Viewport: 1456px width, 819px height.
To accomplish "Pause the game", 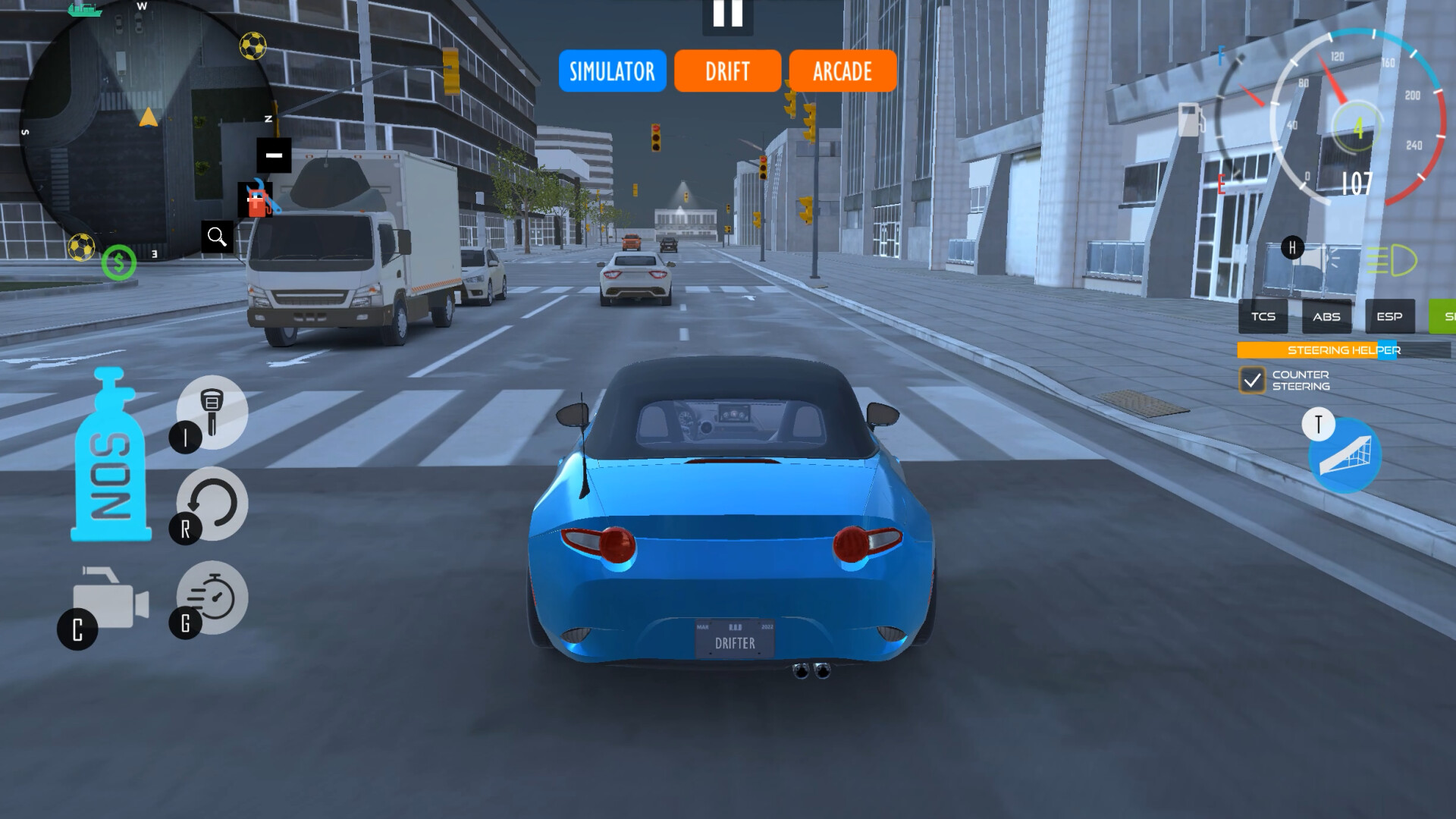I will click(x=727, y=15).
